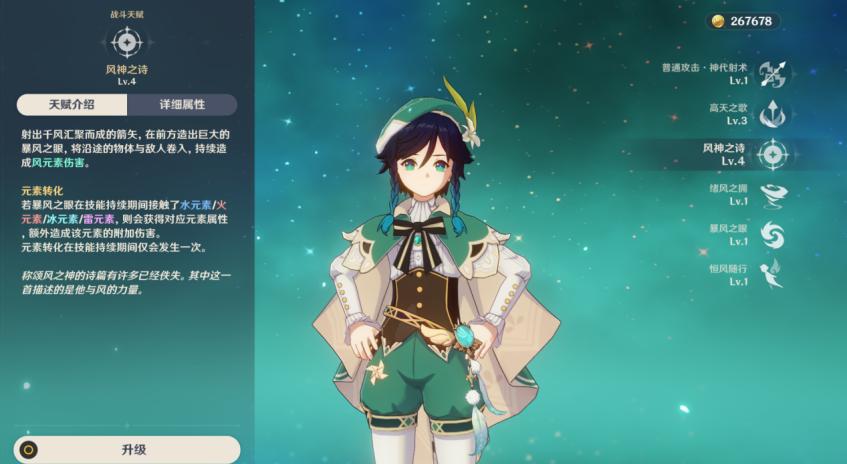The height and width of the screenshot is (464, 847).
Task: View the 暴风之眼 passive talent
Action: pos(771,235)
